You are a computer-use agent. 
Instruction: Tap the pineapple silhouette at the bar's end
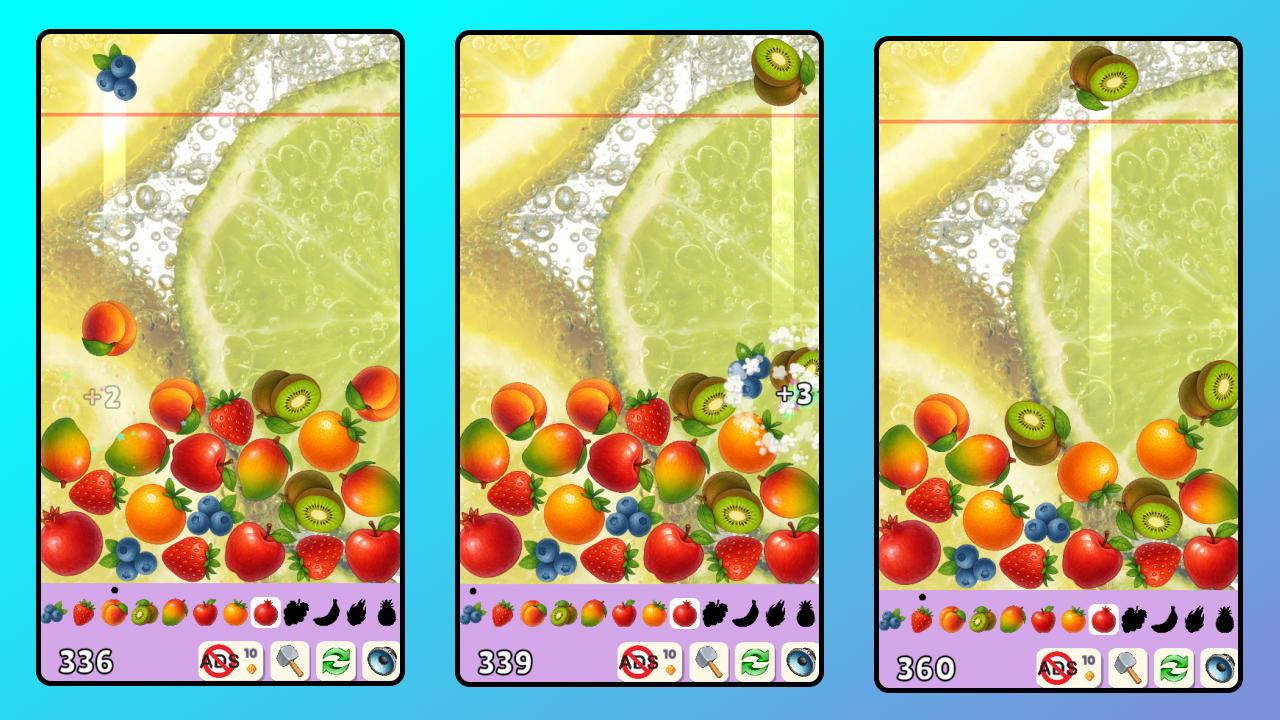coord(385,612)
